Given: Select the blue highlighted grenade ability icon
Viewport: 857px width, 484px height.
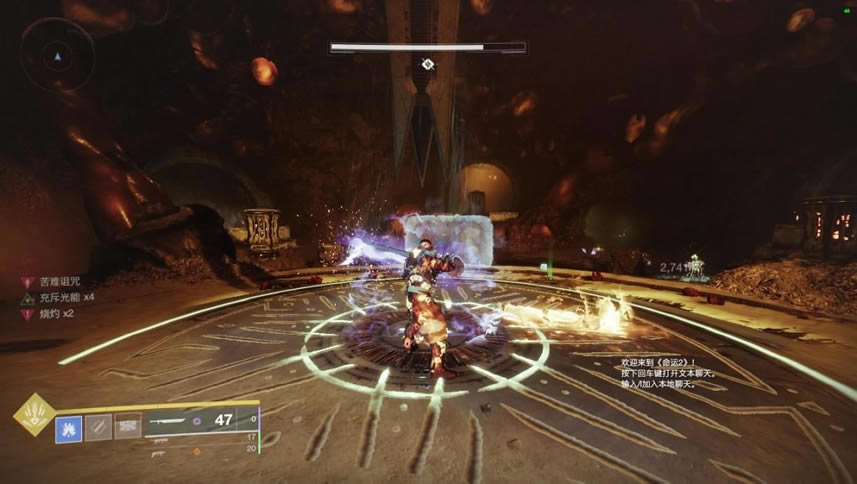Looking at the screenshot, I should click(x=69, y=428).
